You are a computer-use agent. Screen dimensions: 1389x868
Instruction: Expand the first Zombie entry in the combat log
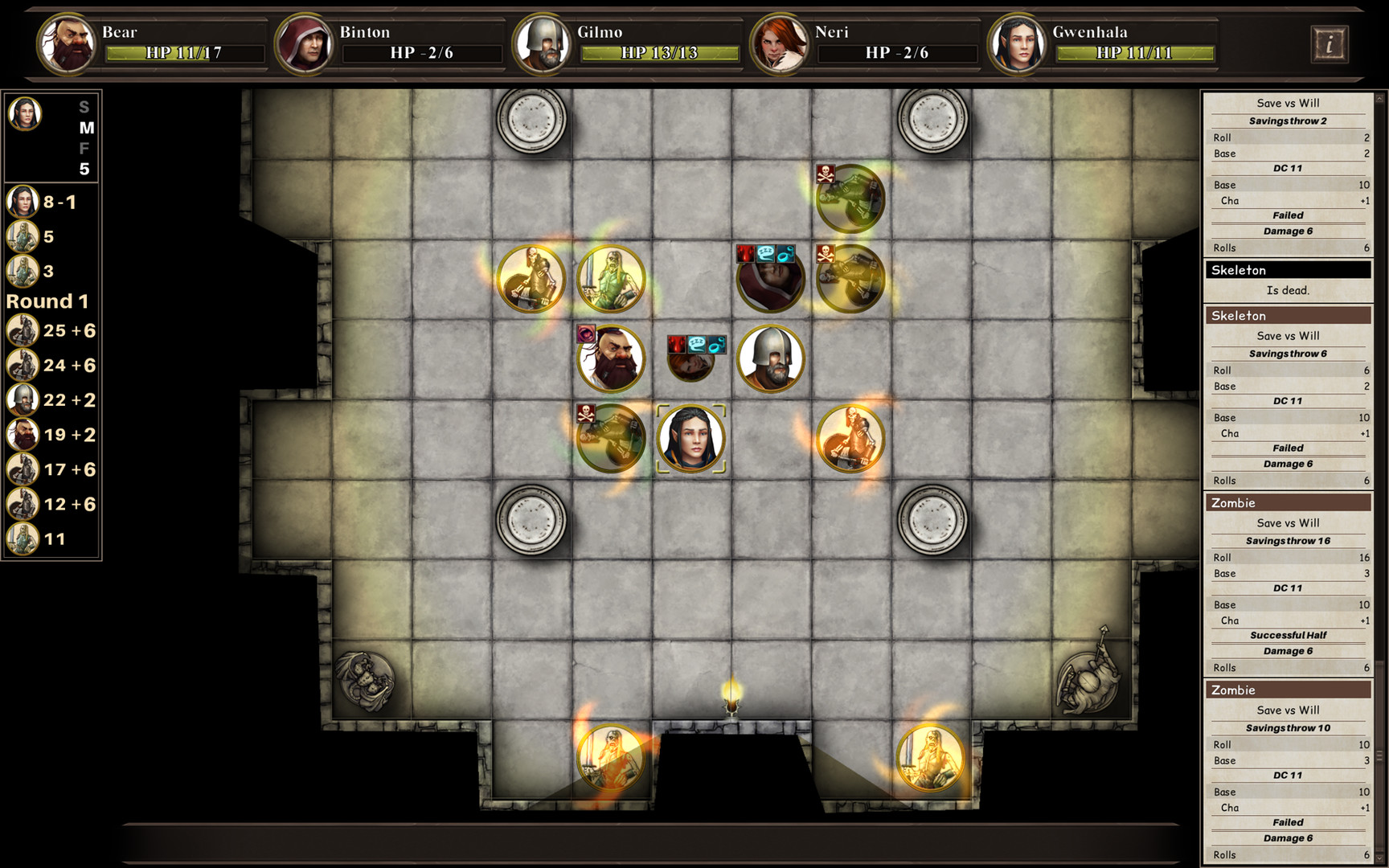1232,502
